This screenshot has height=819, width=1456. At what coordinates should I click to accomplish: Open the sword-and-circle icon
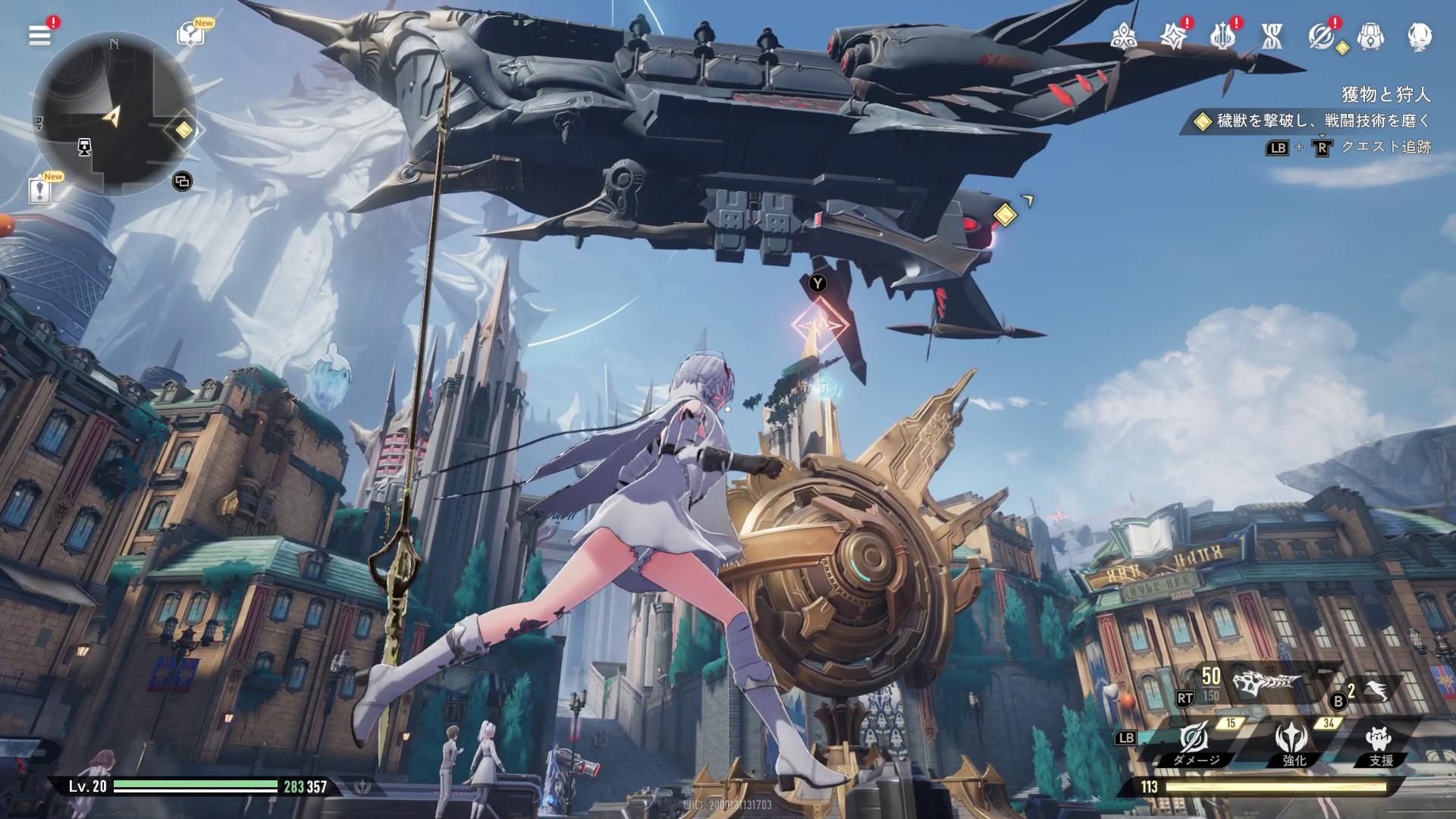[x=1321, y=36]
